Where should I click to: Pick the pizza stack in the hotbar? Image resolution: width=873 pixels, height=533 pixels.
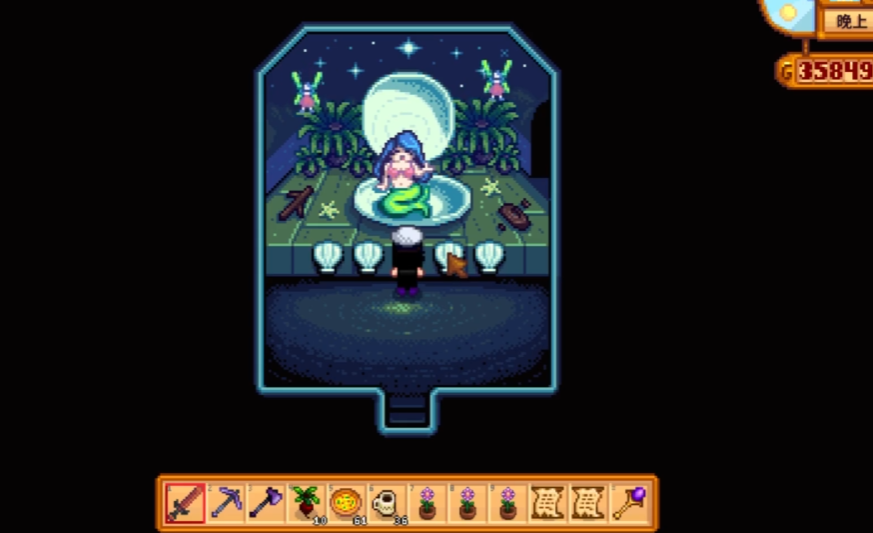[x=346, y=502]
